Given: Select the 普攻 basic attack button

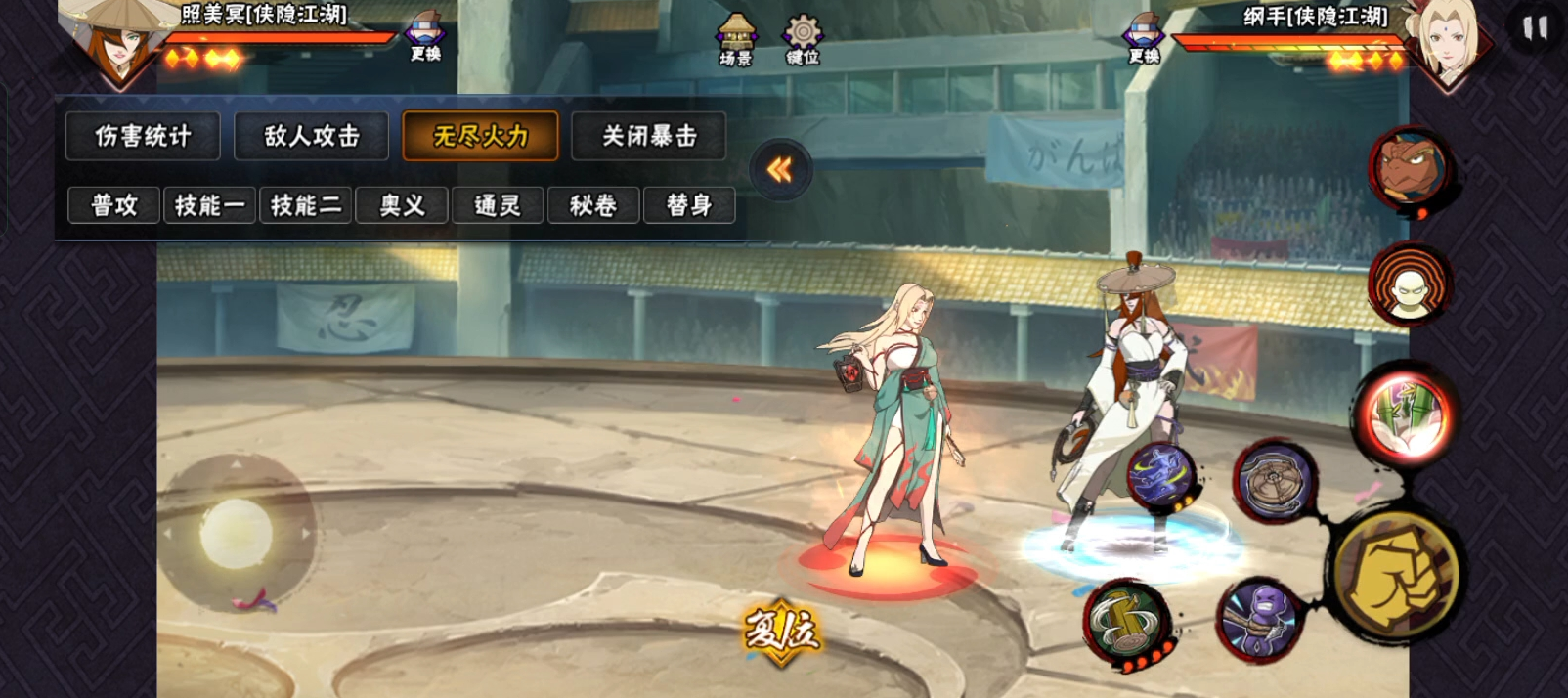Looking at the screenshot, I should tap(113, 205).
